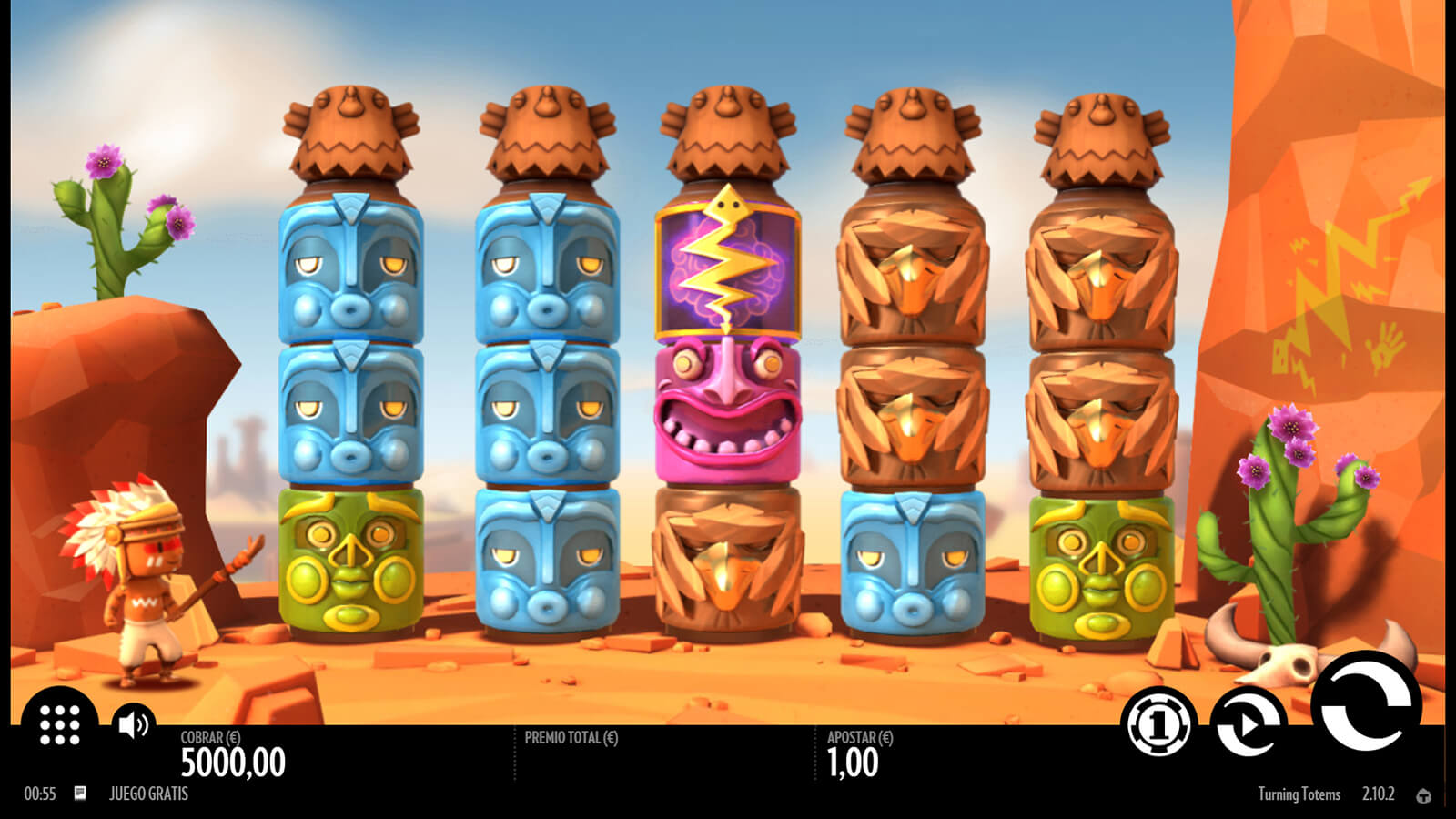Click the provider logo in the bottom-right corner

1424,795
